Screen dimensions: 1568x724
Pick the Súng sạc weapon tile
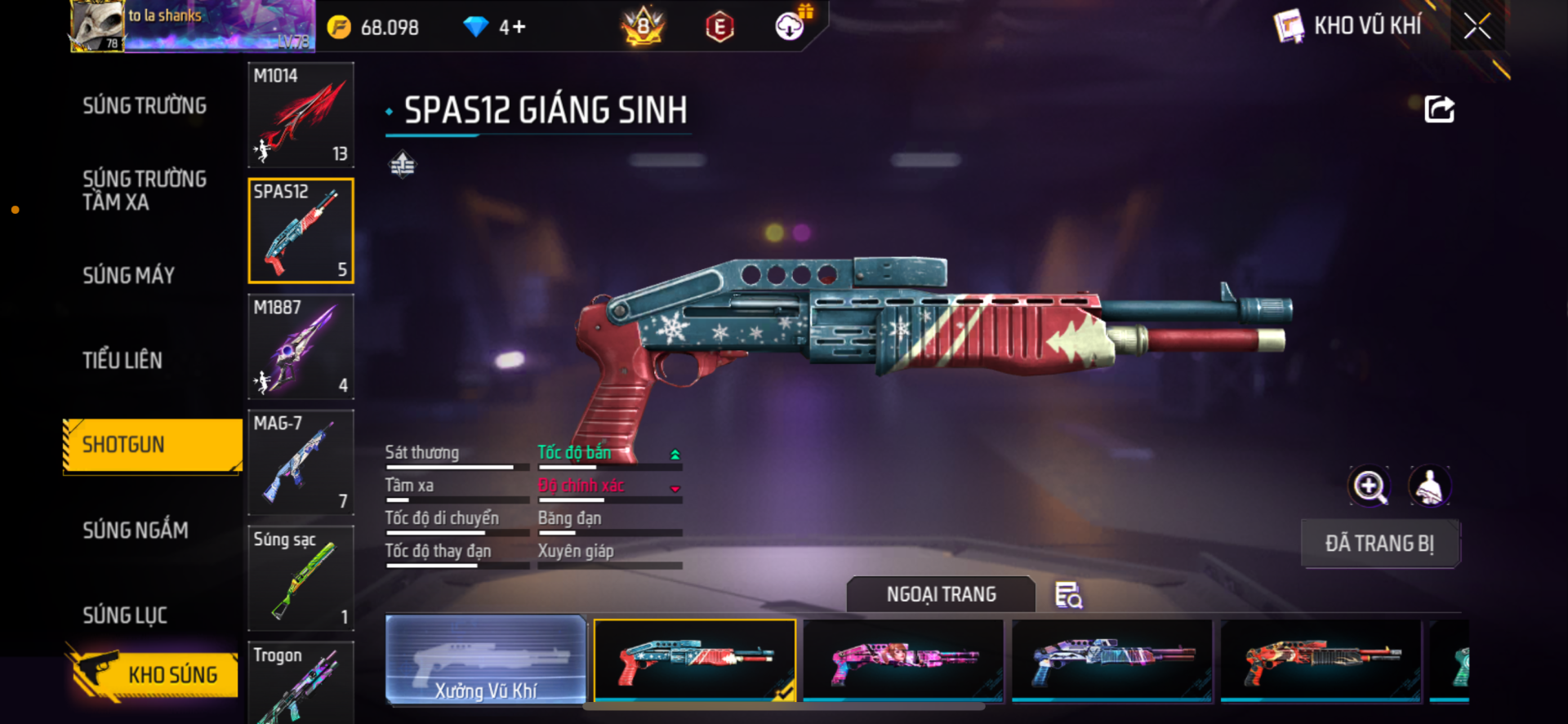301,578
